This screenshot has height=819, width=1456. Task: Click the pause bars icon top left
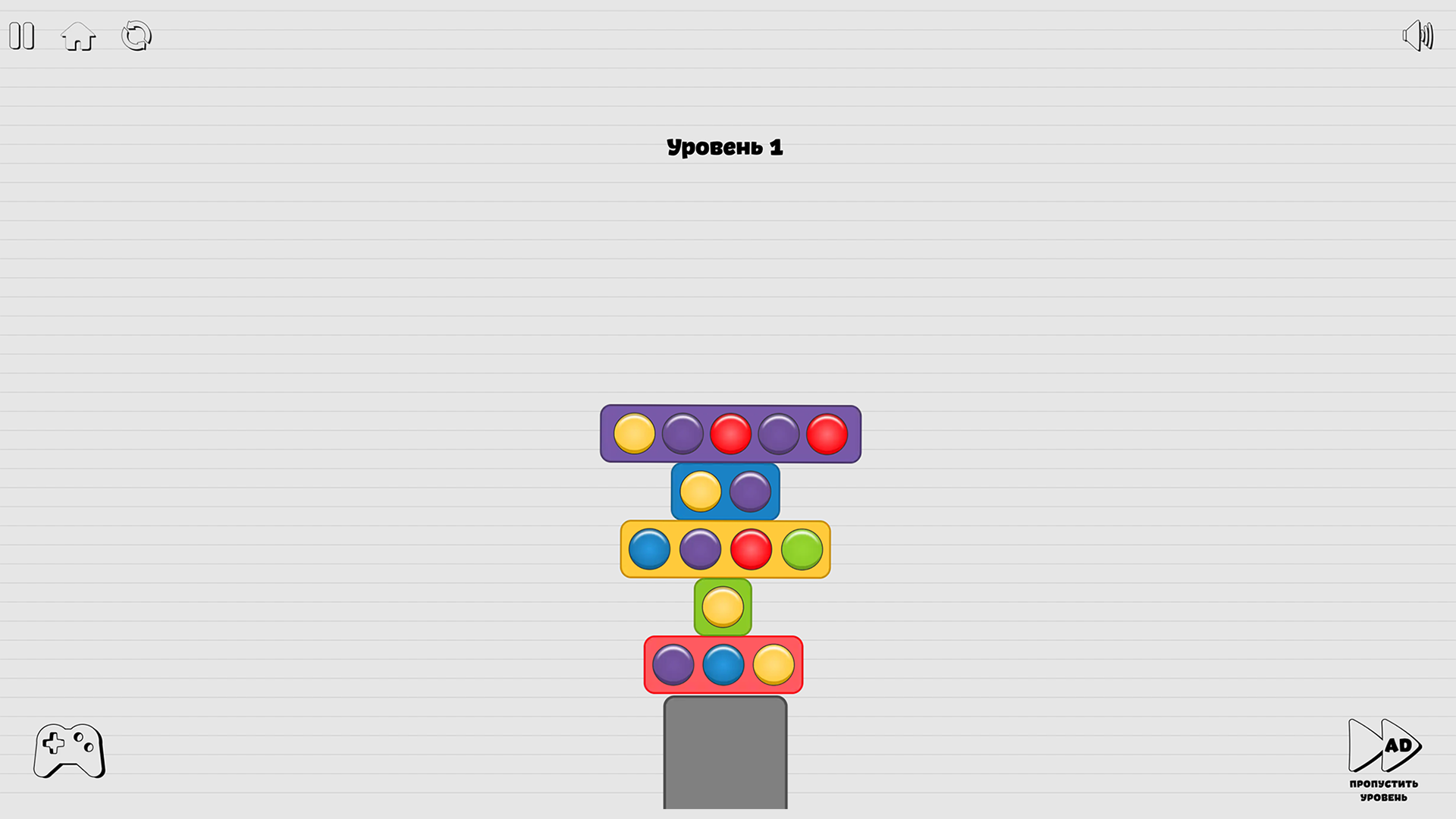21,36
